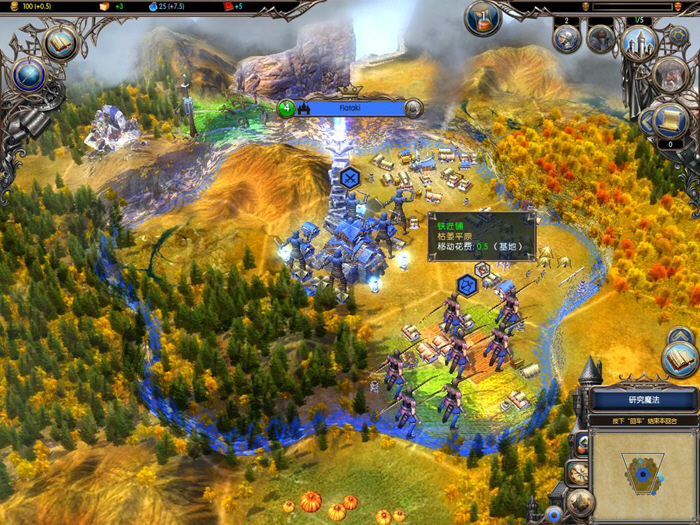Select the helmeted soldier unit portrait
The image size is (700, 525).
coord(567,39)
